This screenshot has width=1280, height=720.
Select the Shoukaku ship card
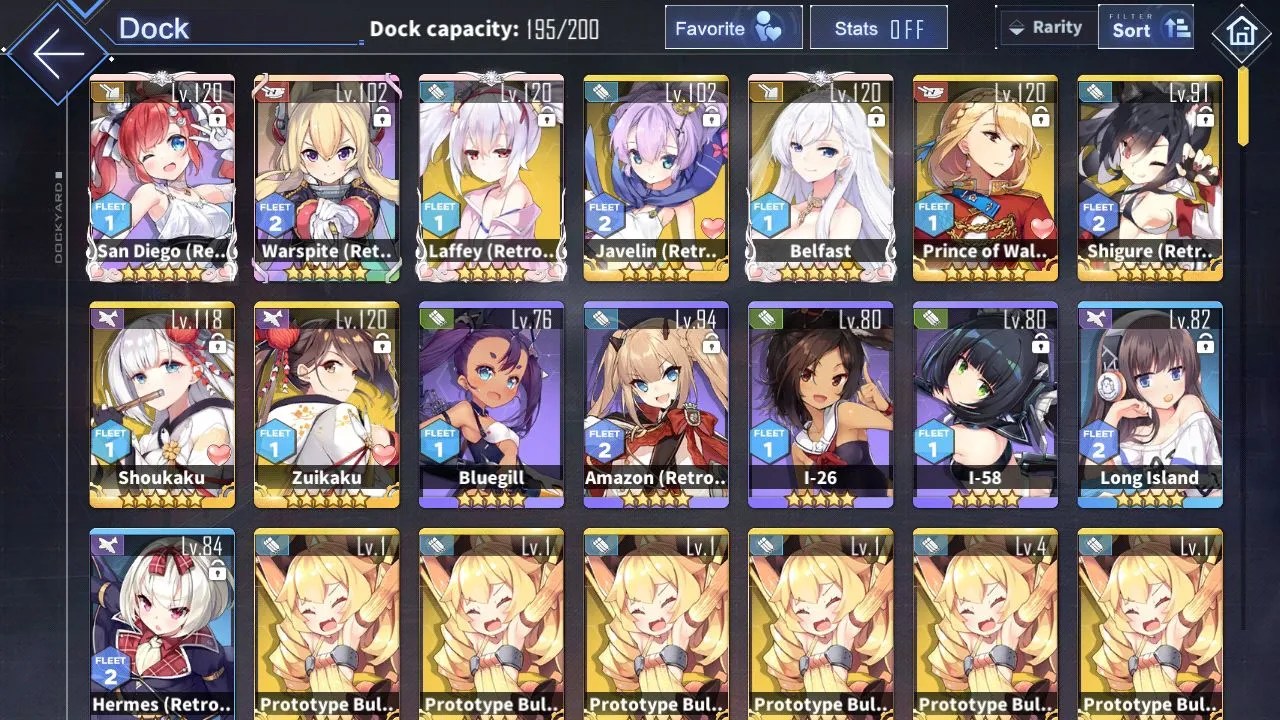162,404
